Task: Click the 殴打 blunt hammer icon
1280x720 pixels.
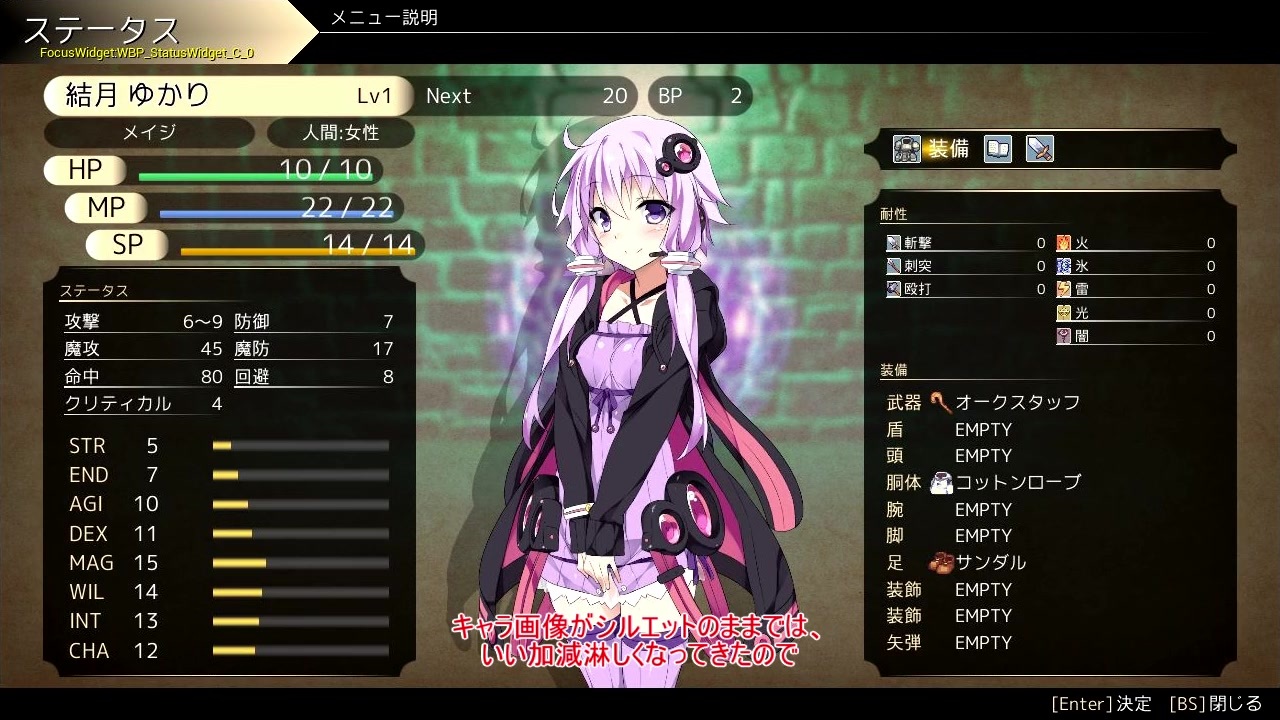Action: 893,289
